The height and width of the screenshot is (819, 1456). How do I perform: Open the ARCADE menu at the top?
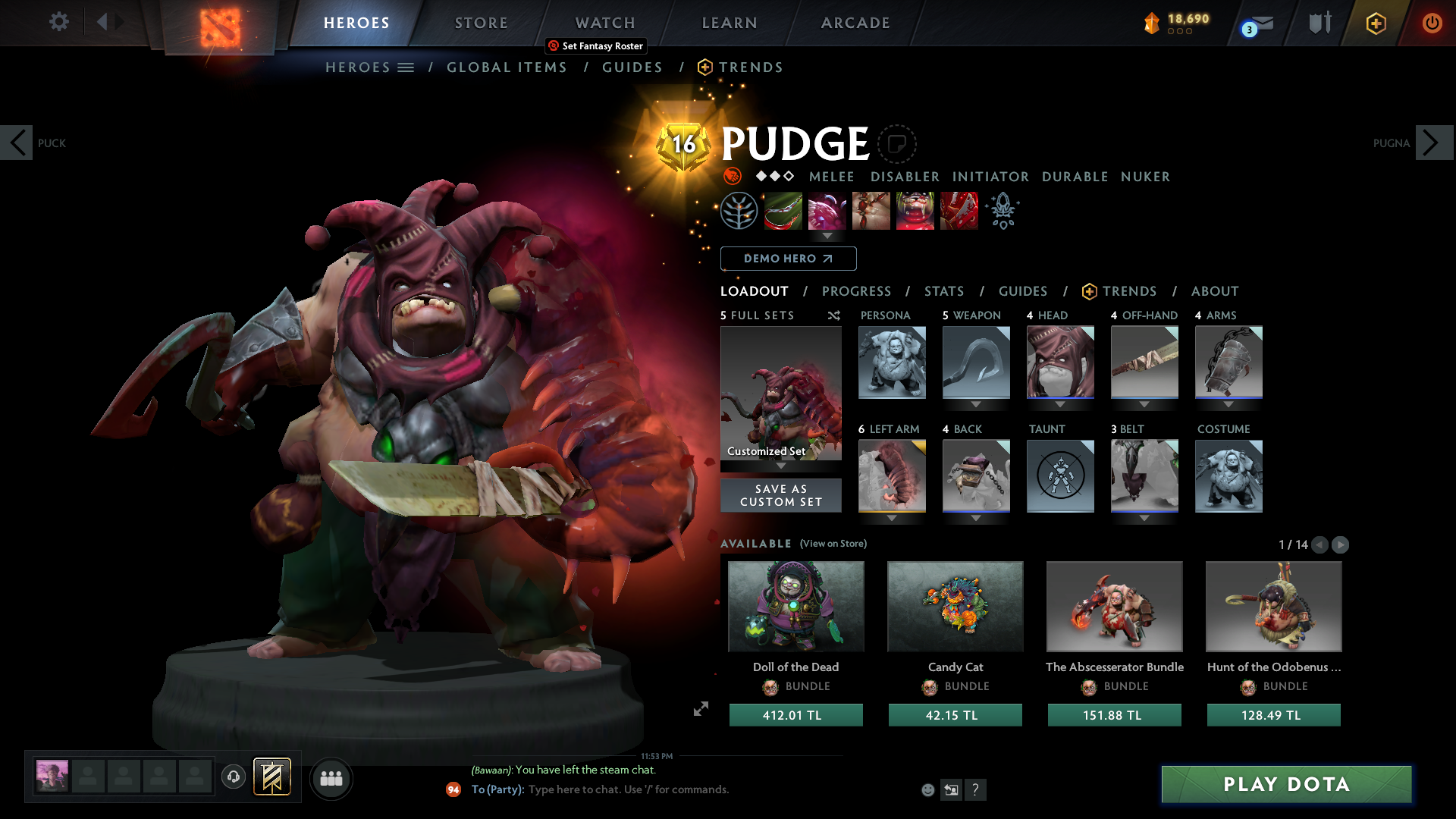[x=855, y=23]
